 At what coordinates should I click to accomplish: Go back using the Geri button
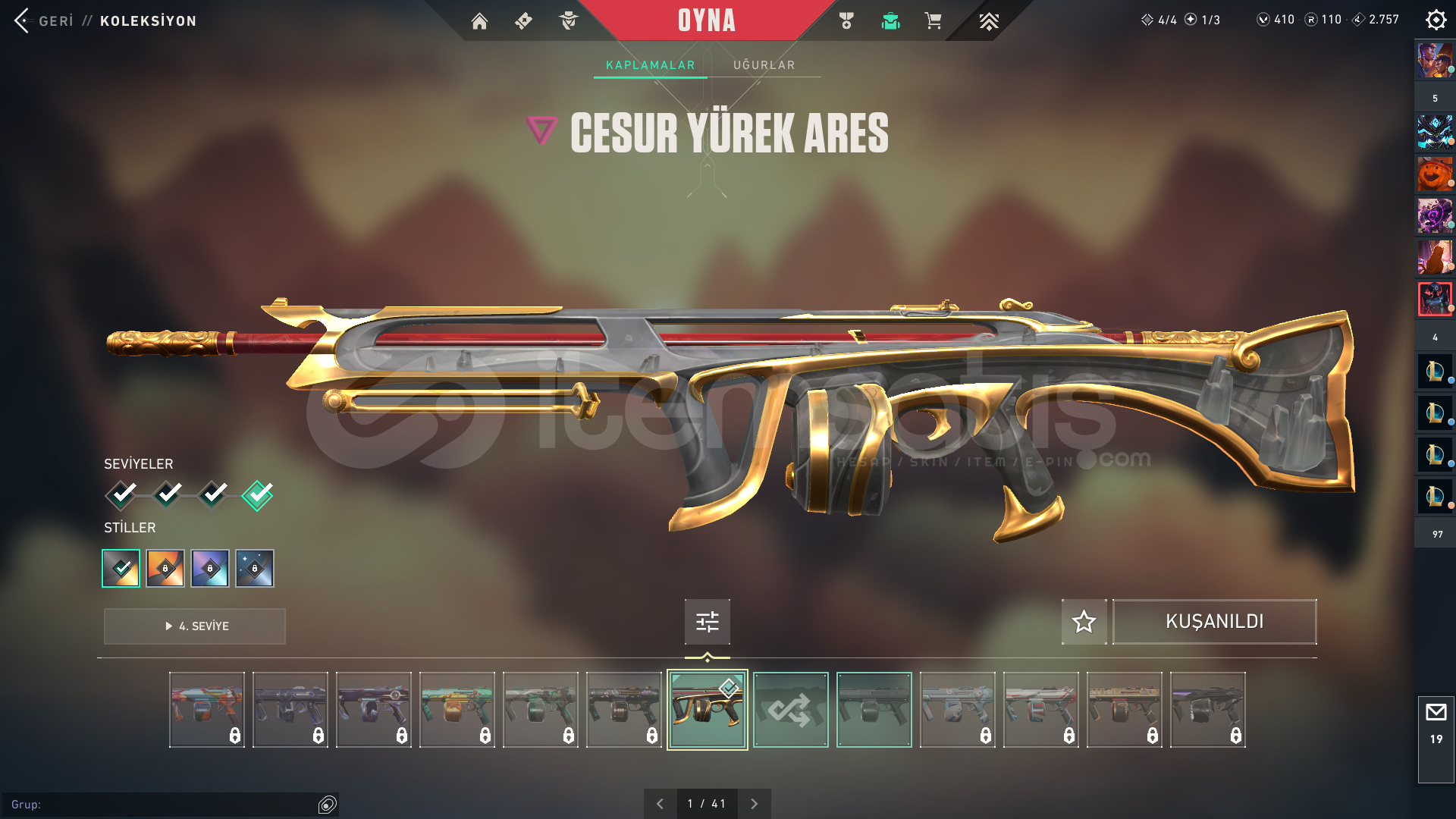[44, 20]
